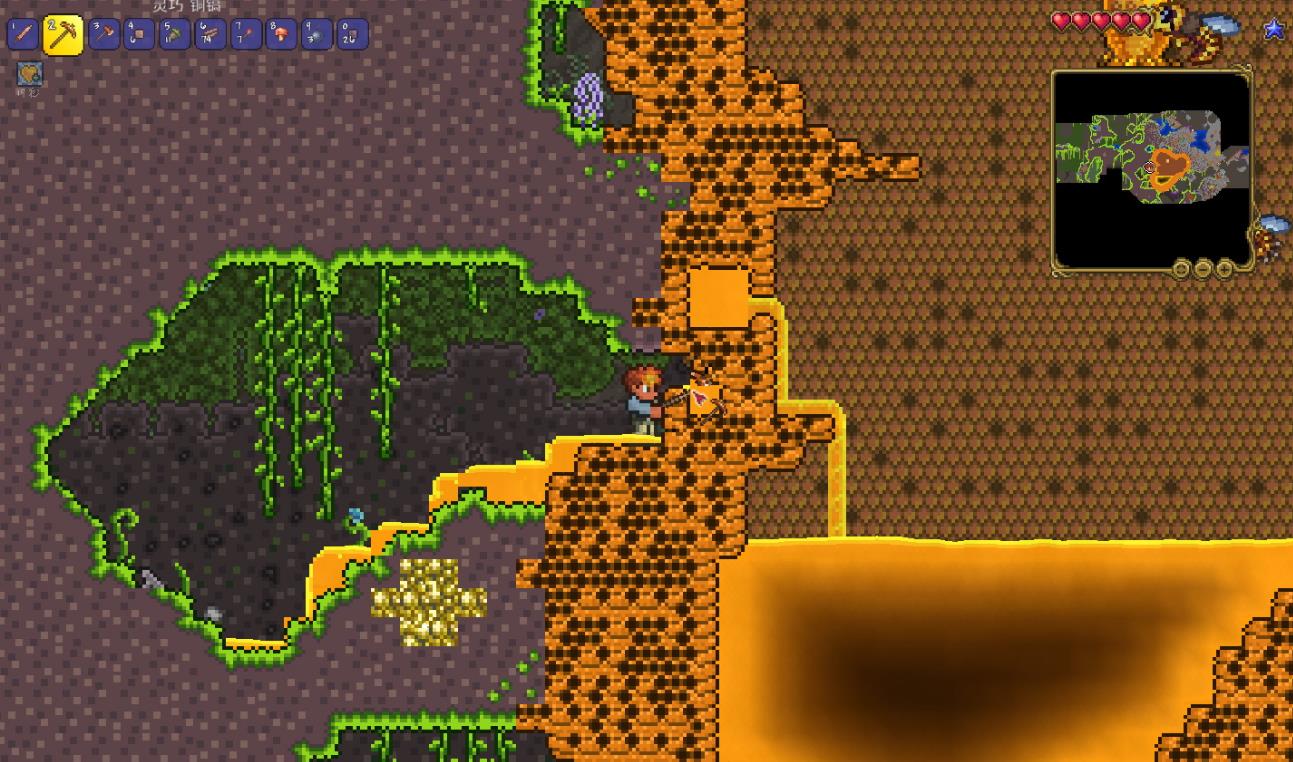Click the honey buff icon under the hotbar
Image resolution: width=1293 pixels, height=762 pixels.
[x=30, y=73]
